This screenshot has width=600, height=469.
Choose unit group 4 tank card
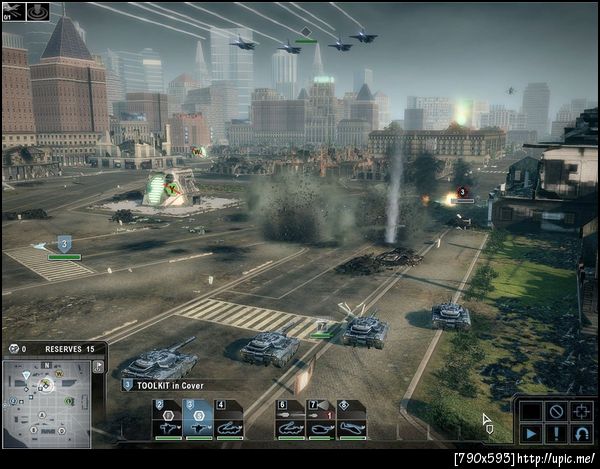coord(229,420)
